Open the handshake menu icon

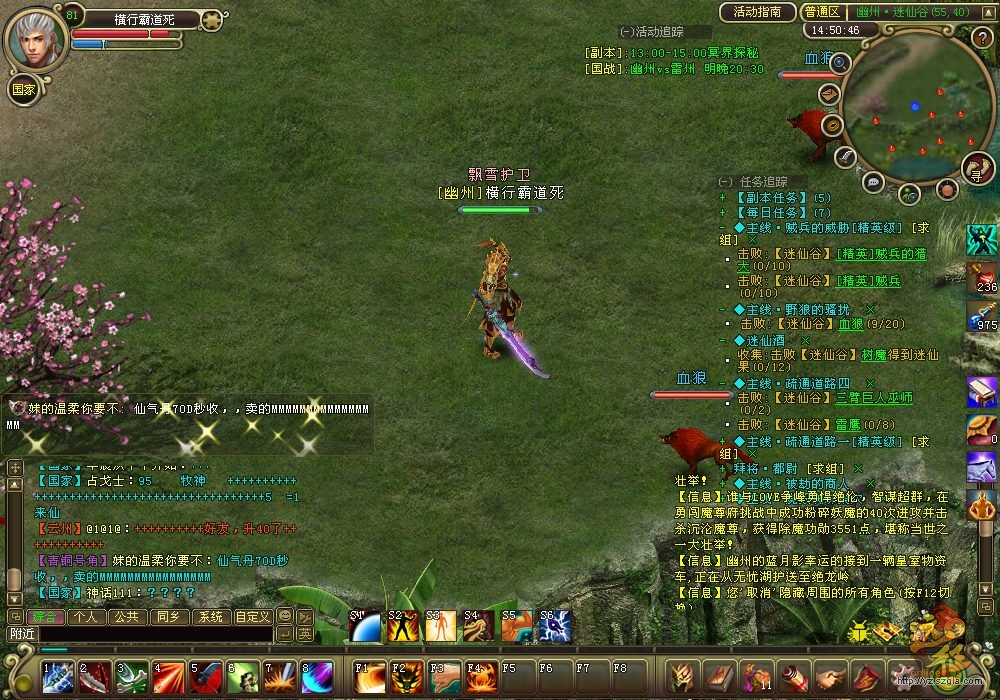(x=829, y=677)
